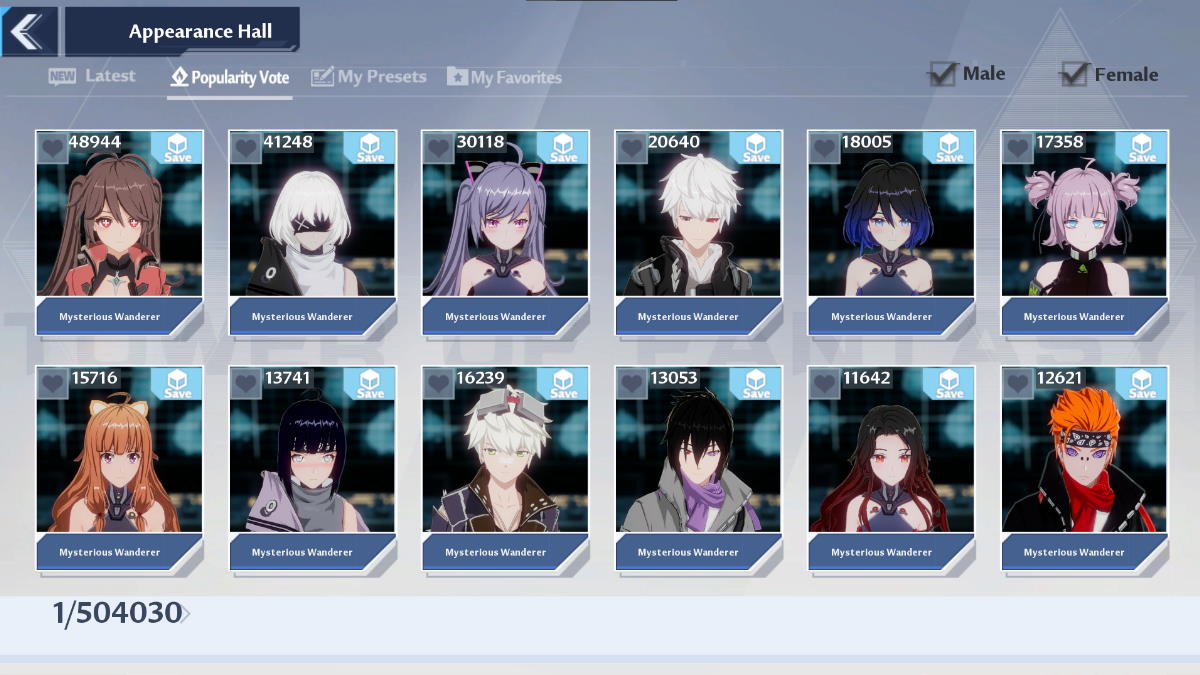Save the 16239-vote white-haired preset
Viewport: 1200px width, 675px height.
563,384
